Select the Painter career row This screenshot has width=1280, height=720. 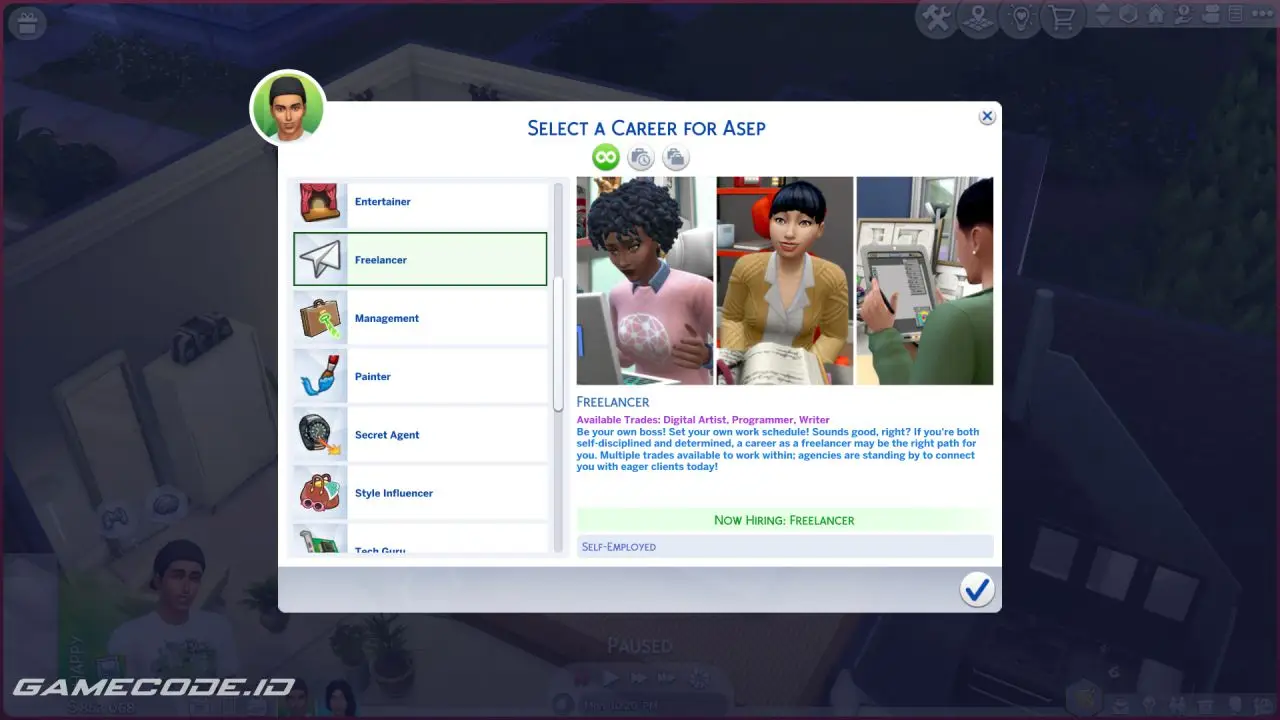(x=420, y=377)
